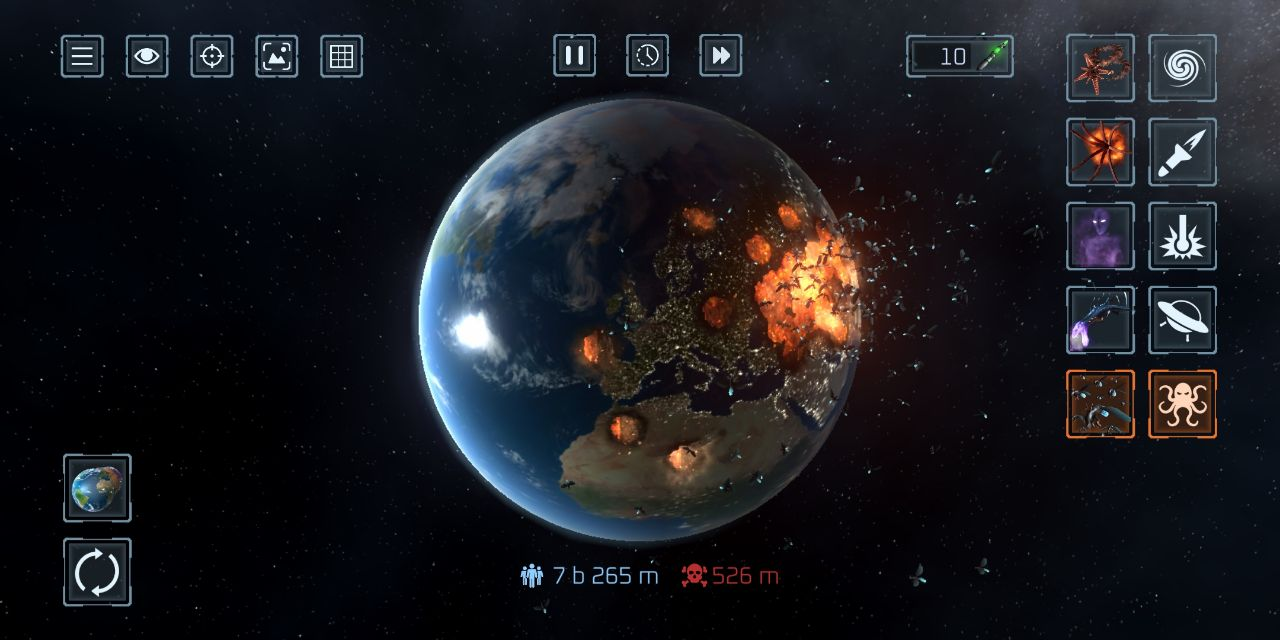The image size is (1280, 640).
Task: Fast forward the simulation
Action: click(x=721, y=55)
